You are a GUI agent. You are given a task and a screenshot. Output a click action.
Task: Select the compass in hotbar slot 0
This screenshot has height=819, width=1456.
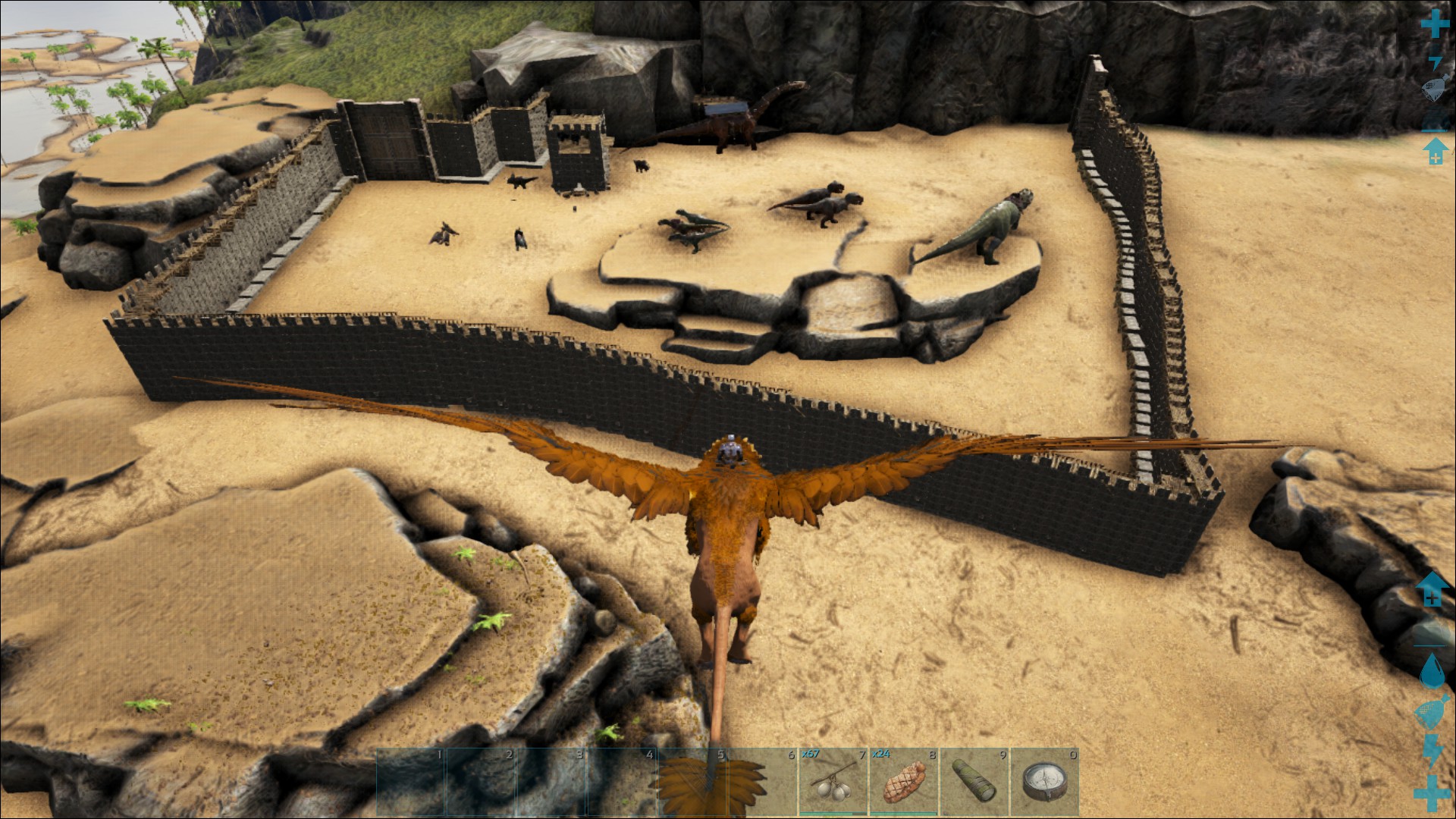click(x=1045, y=782)
